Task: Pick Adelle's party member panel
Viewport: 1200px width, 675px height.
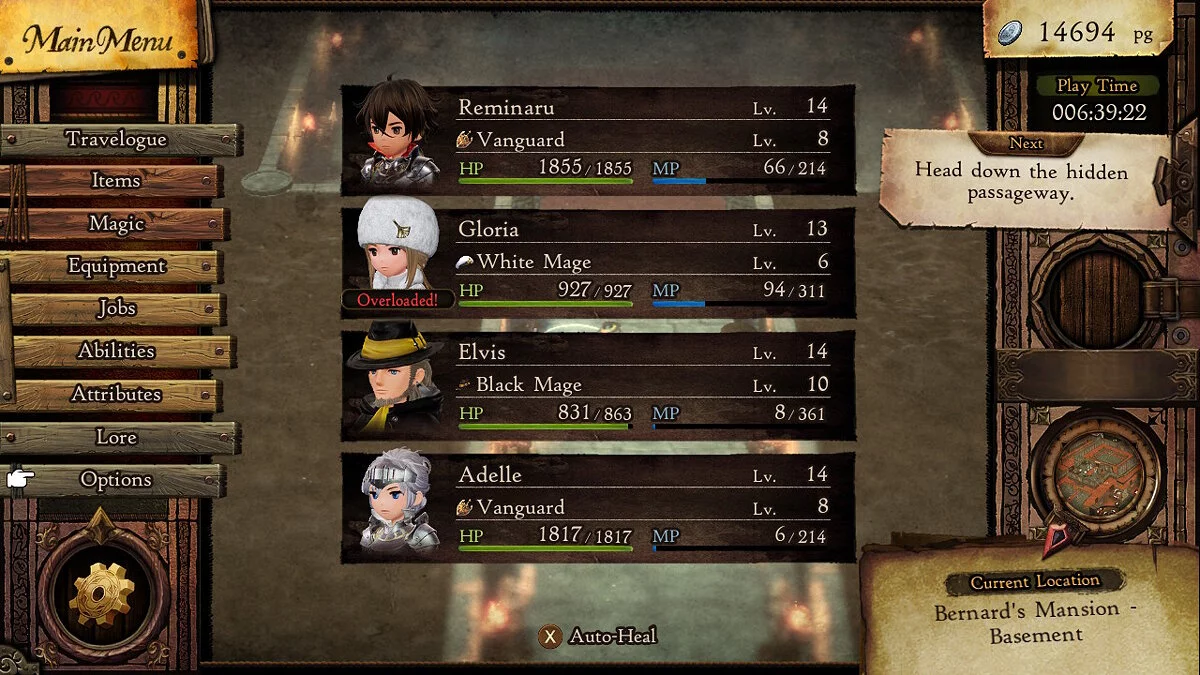Action: click(598, 508)
